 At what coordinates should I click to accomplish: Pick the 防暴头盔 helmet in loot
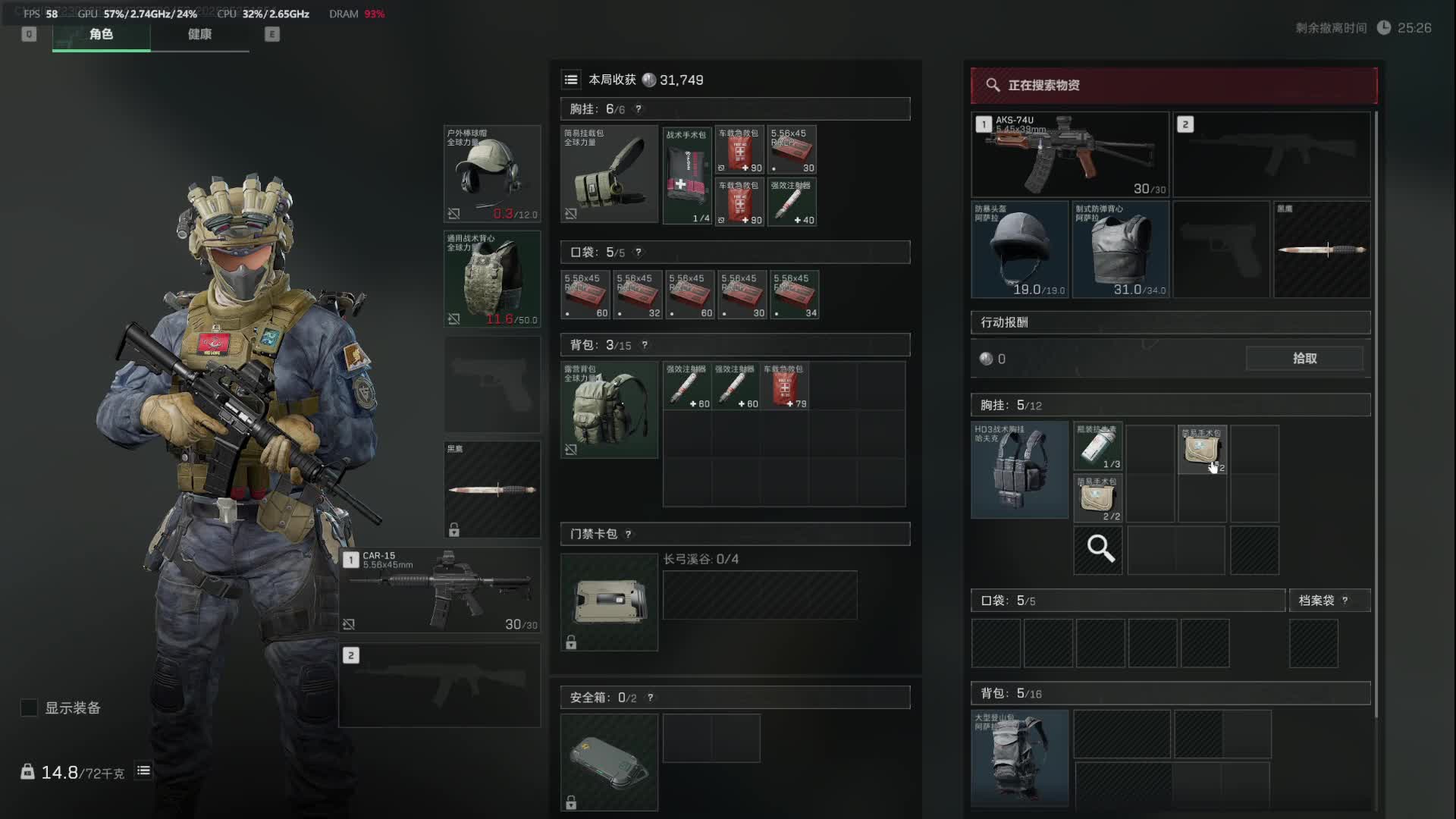point(1020,249)
